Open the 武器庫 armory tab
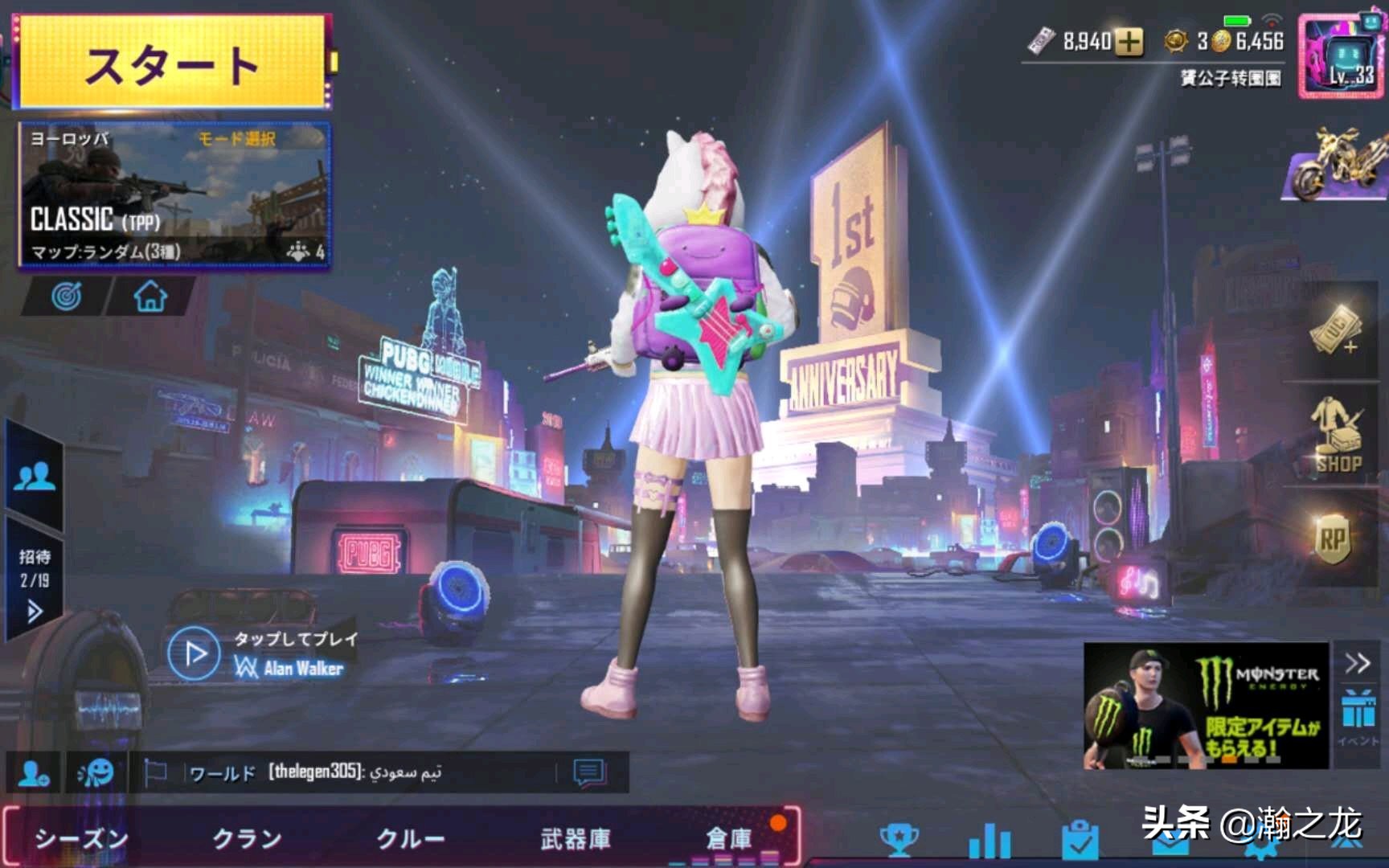Screen dimensions: 1389x868 coord(576,839)
